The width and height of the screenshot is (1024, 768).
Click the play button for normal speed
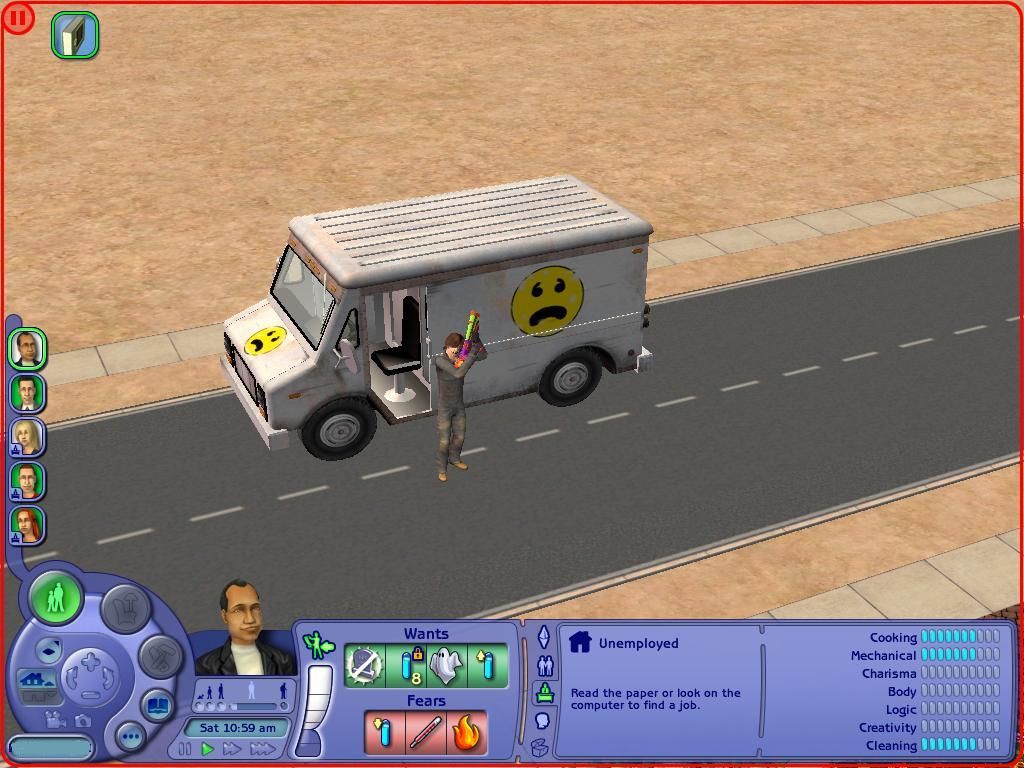[208, 749]
